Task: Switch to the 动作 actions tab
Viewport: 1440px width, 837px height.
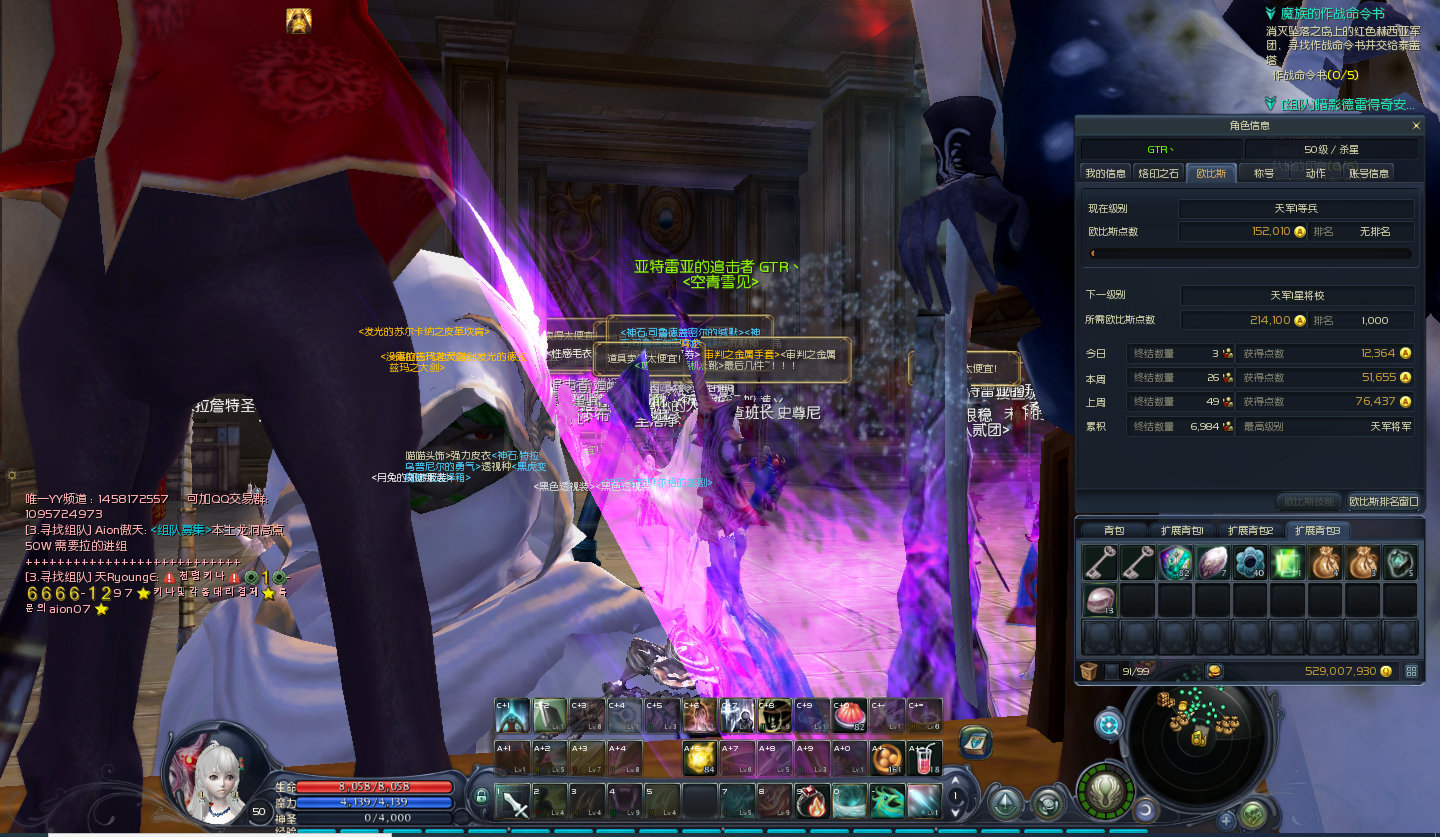Action: (1315, 173)
